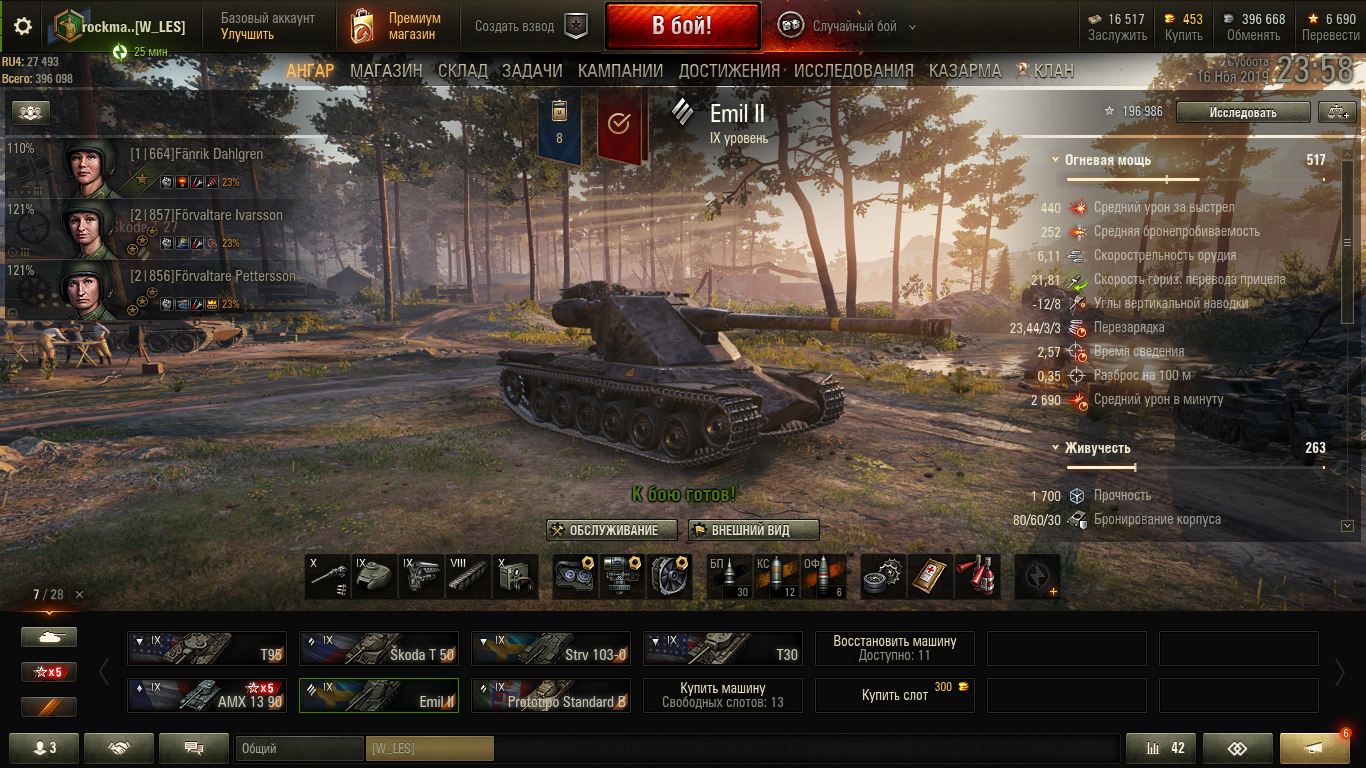
Task: Choose the Strv 103-0 in the carousel
Action: click(551, 648)
